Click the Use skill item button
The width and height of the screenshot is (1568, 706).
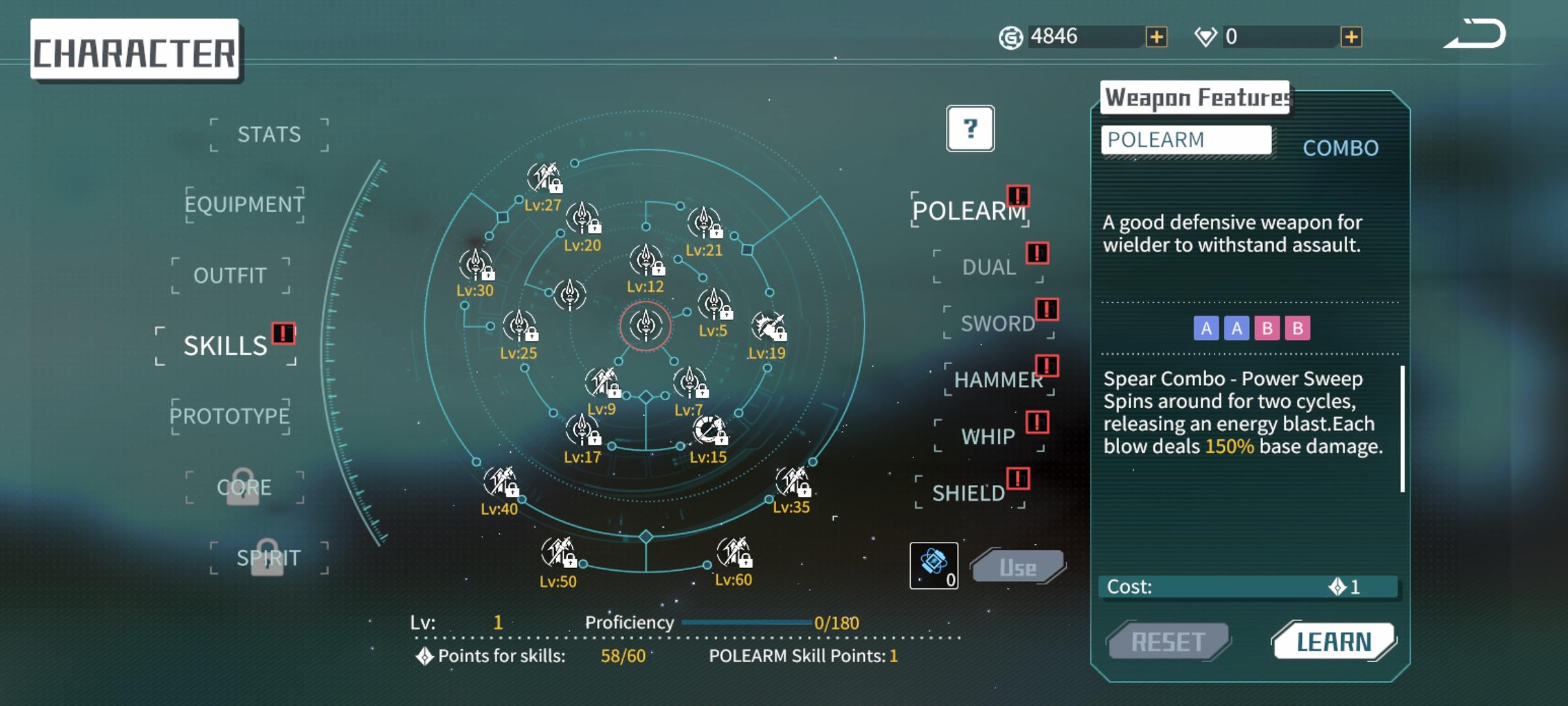pos(1018,567)
